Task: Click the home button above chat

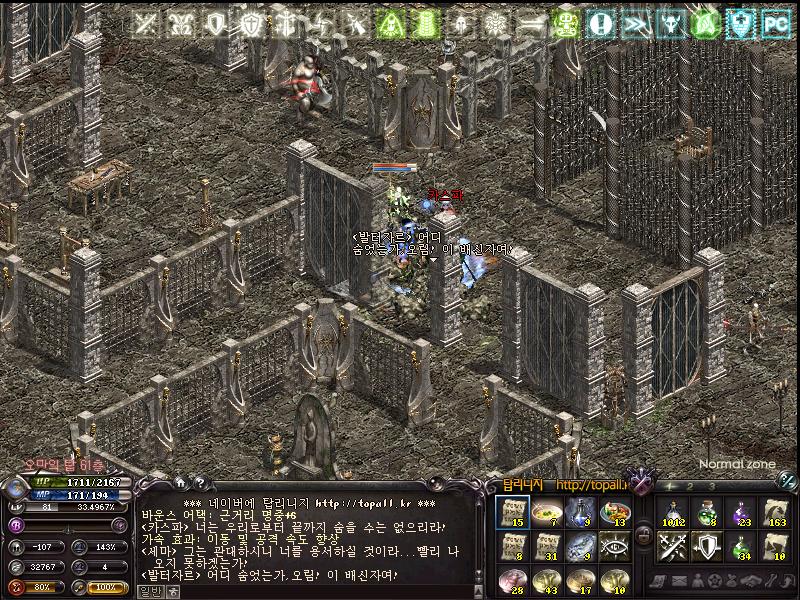Action: point(180,485)
